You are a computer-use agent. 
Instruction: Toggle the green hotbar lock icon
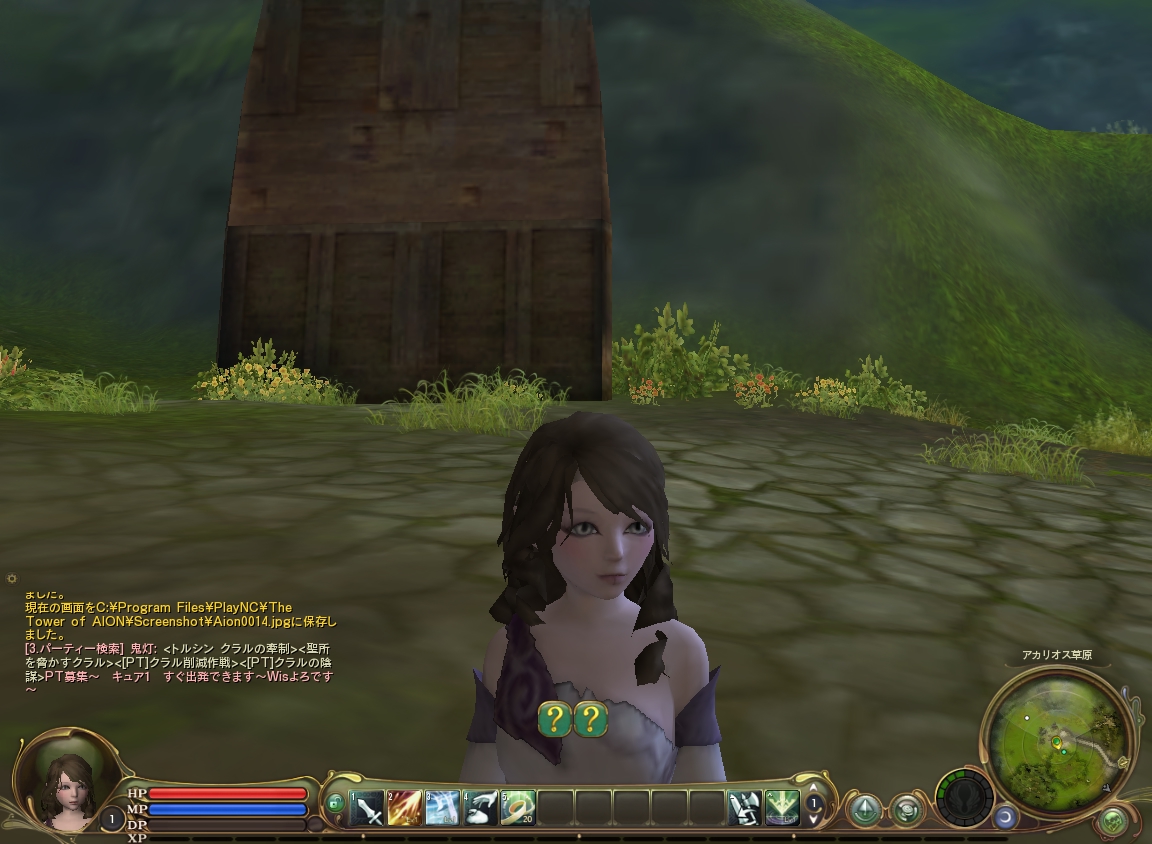point(335,802)
